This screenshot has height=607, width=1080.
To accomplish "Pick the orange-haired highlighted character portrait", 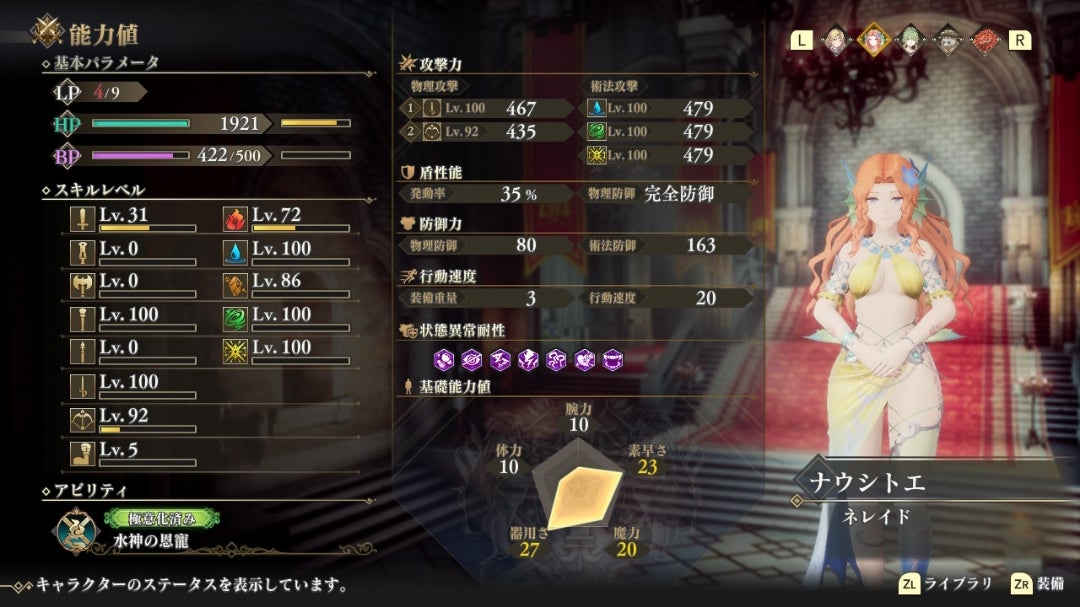I will (x=872, y=40).
